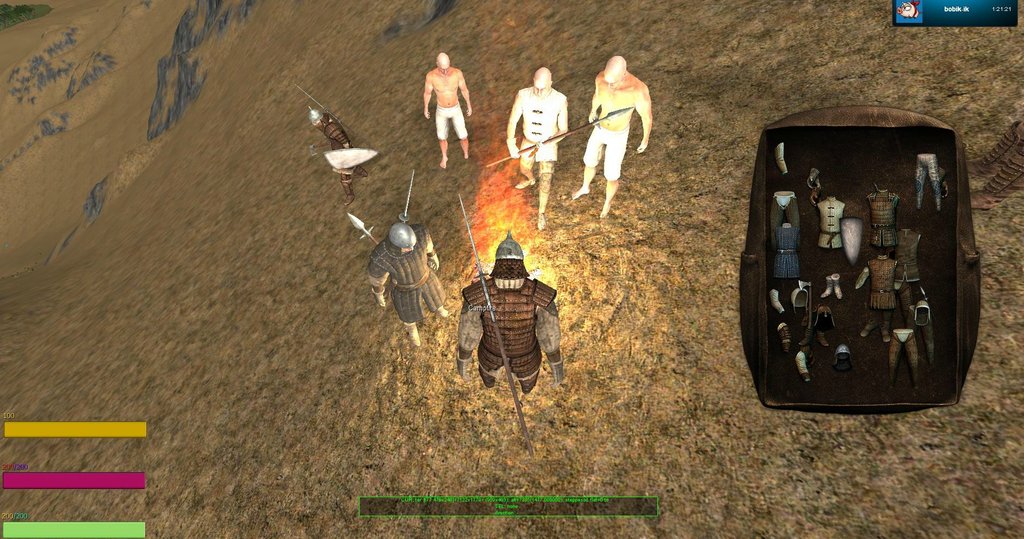Pick the grey kite shield from the bag
The height and width of the screenshot is (539, 1024).
pos(852,240)
